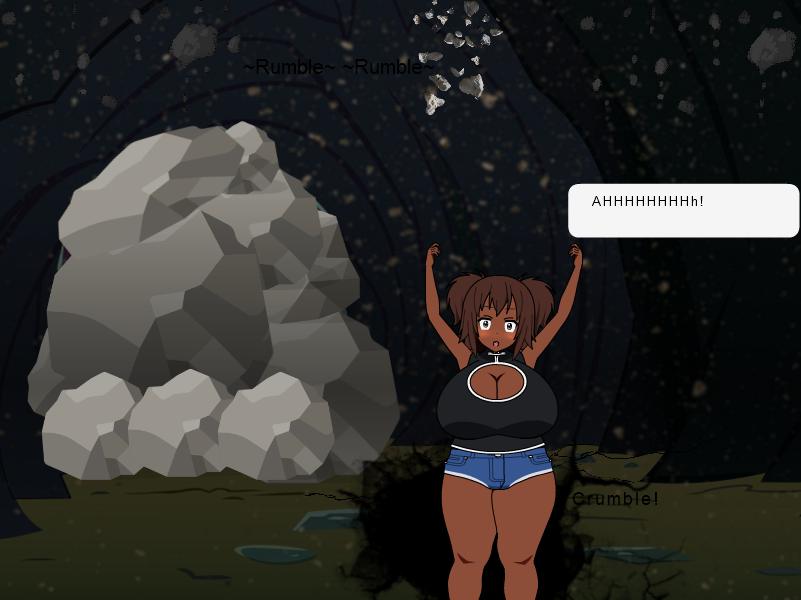
Task: Advance the 'AHHHHHHHHh!' dialogue box
Action: 683,210
